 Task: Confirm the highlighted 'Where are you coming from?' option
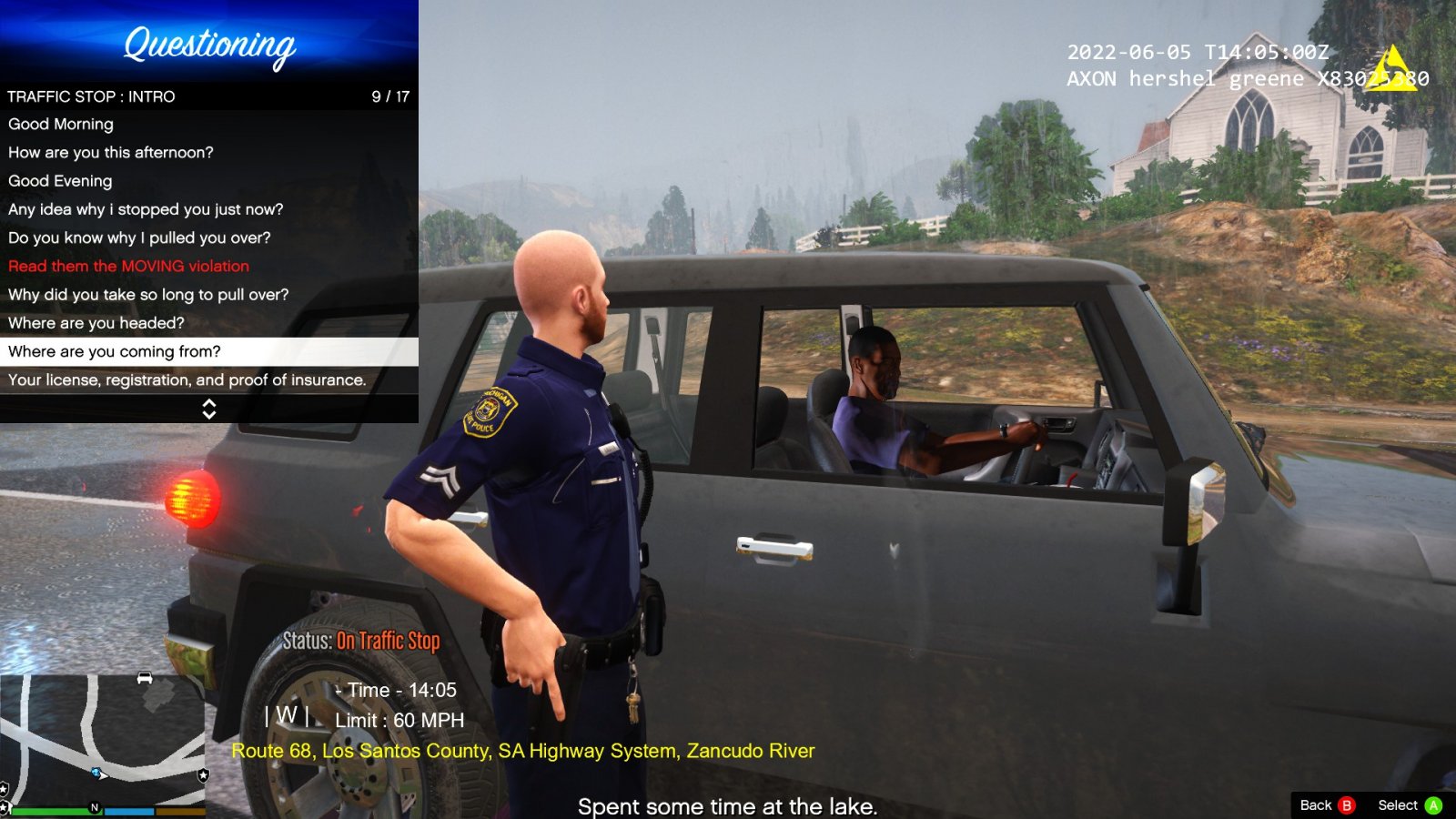click(x=115, y=351)
